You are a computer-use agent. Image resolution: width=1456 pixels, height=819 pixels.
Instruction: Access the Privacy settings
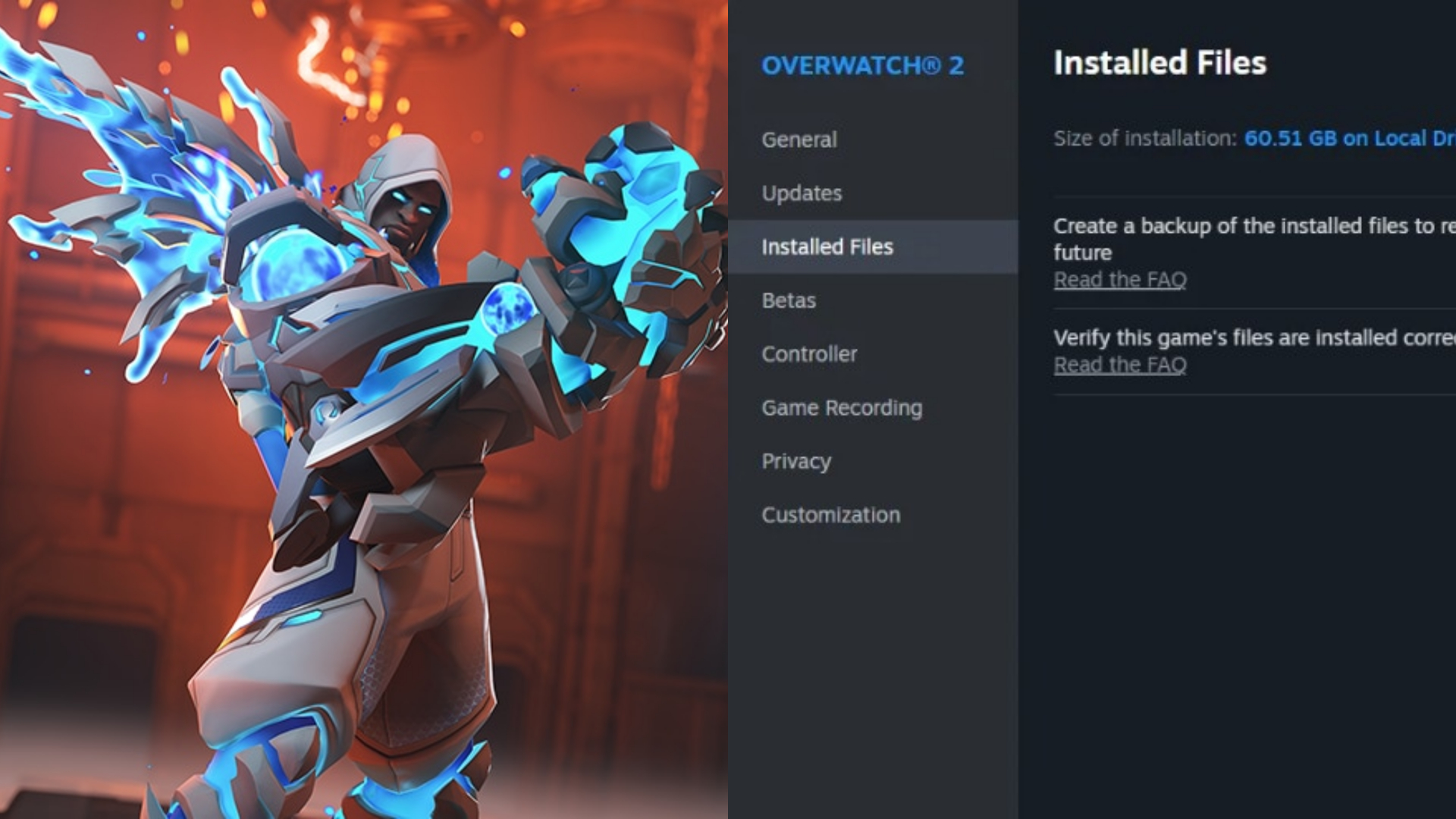[795, 461]
